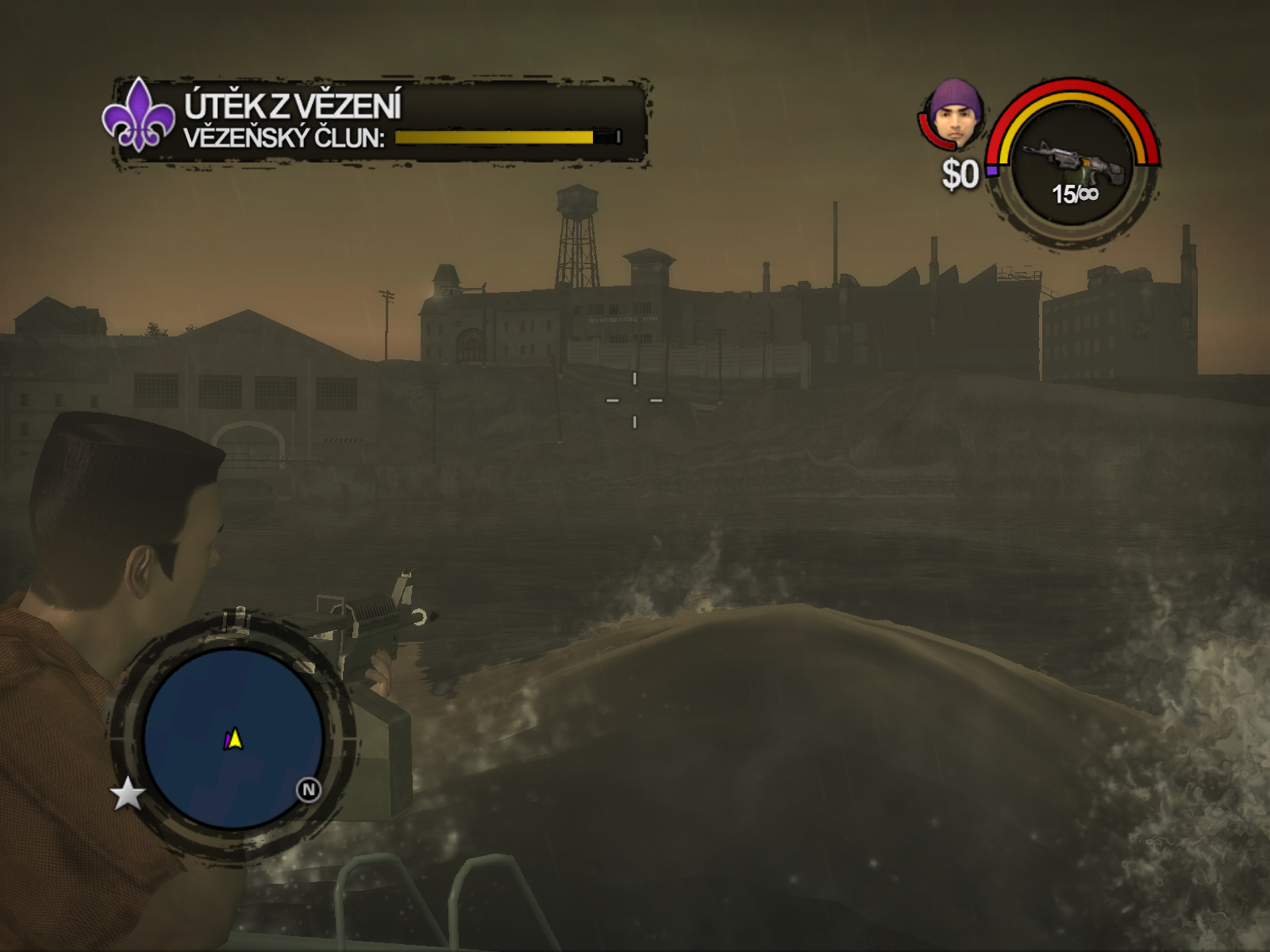This screenshot has width=1270, height=952.
Task: Click the purple fleur-de-lis Saints emblem
Action: tap(138, 116)
